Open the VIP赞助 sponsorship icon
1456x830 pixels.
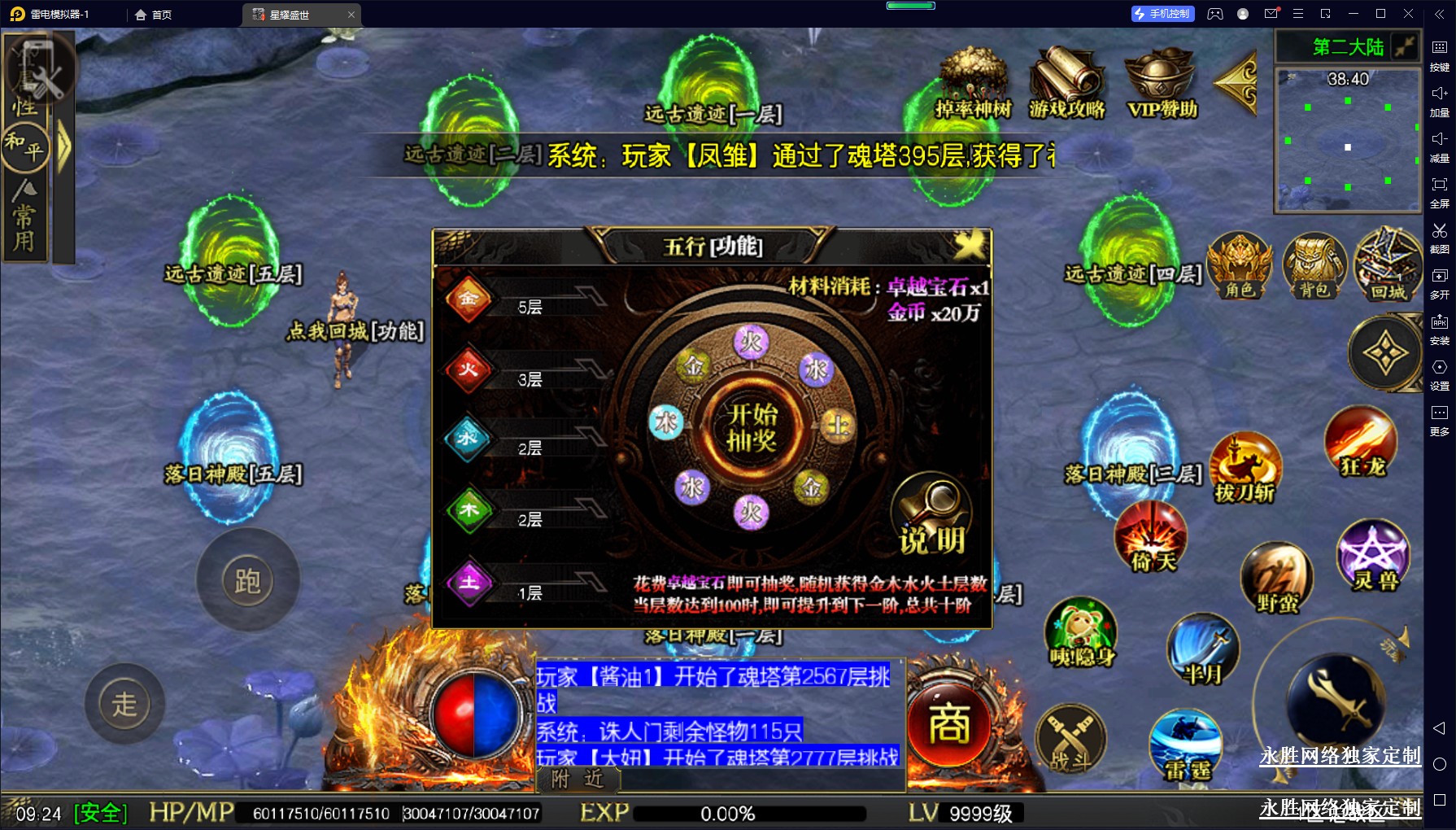pos(1162,83)
